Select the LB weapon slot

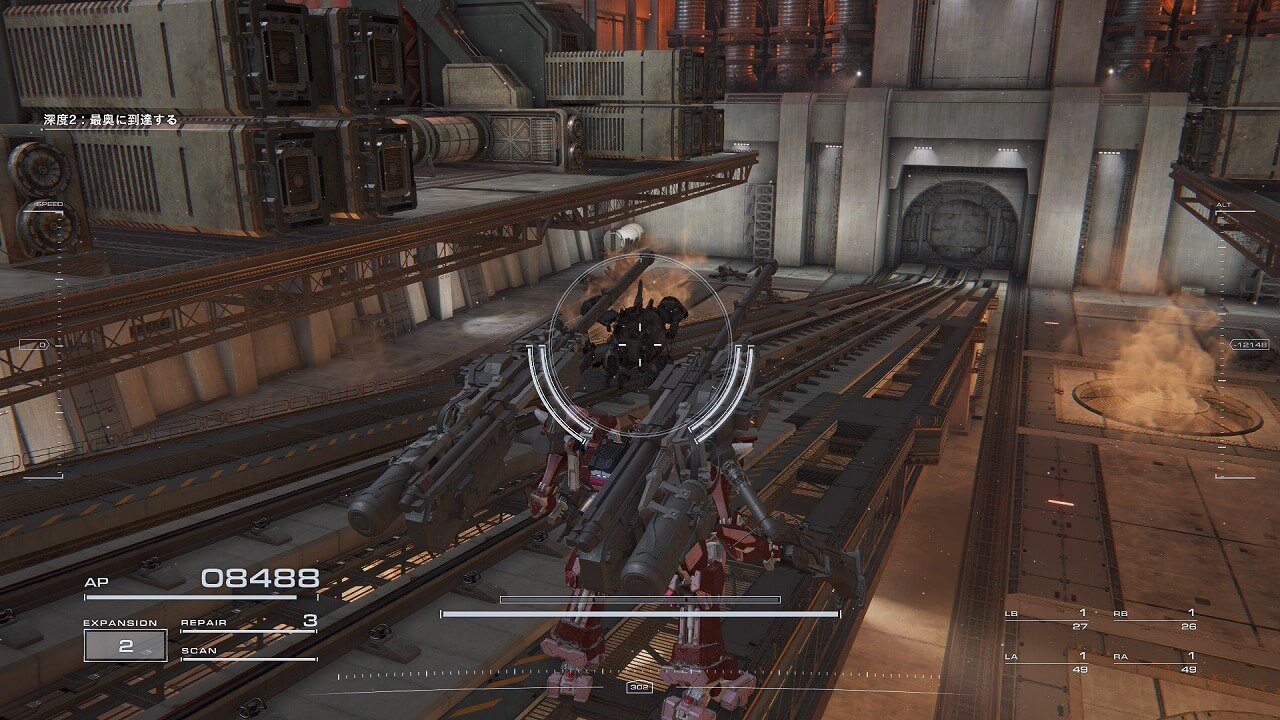tap(1047, 619)
